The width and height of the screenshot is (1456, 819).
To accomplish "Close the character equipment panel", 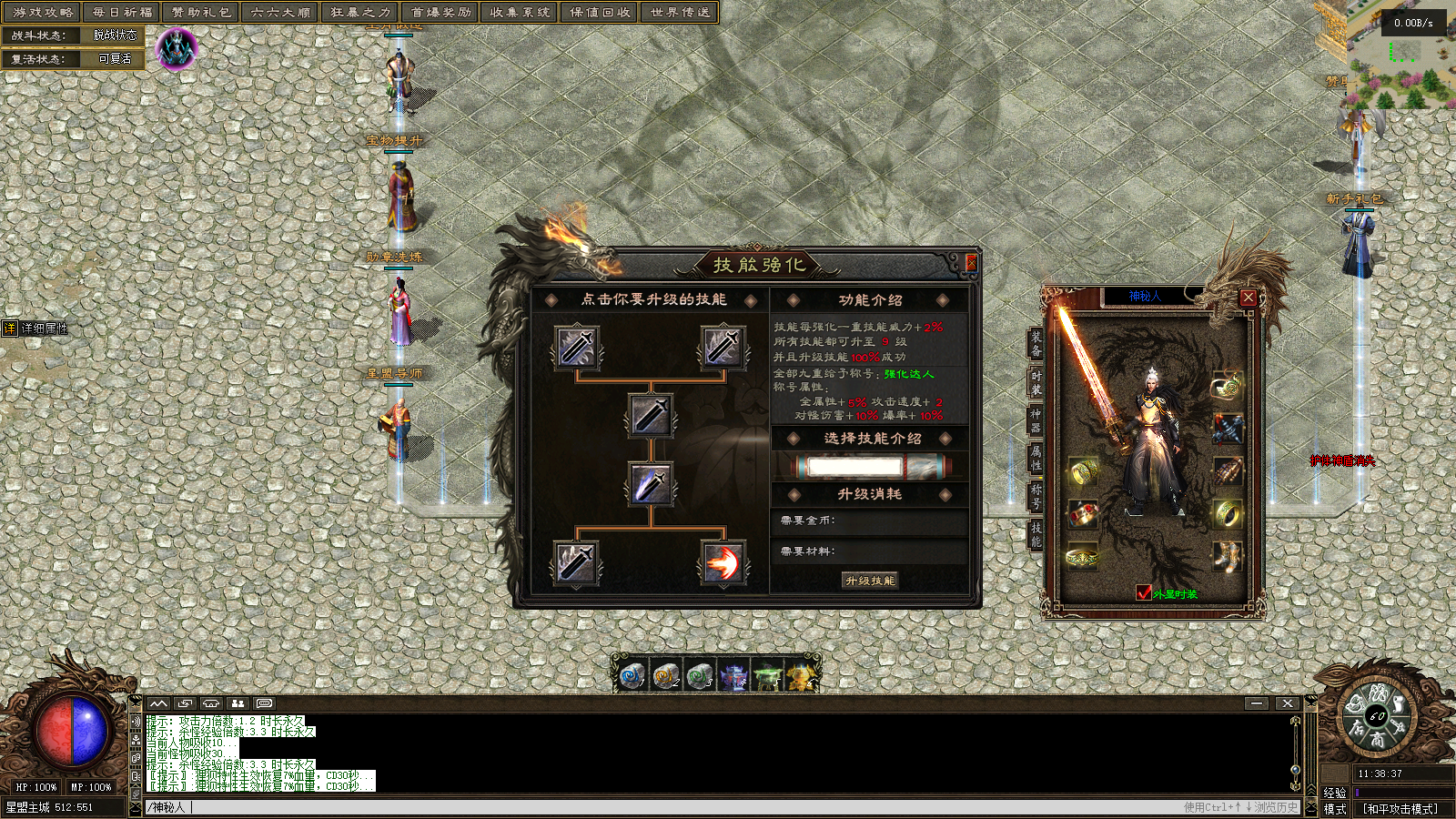I will tap(1249, 298).
